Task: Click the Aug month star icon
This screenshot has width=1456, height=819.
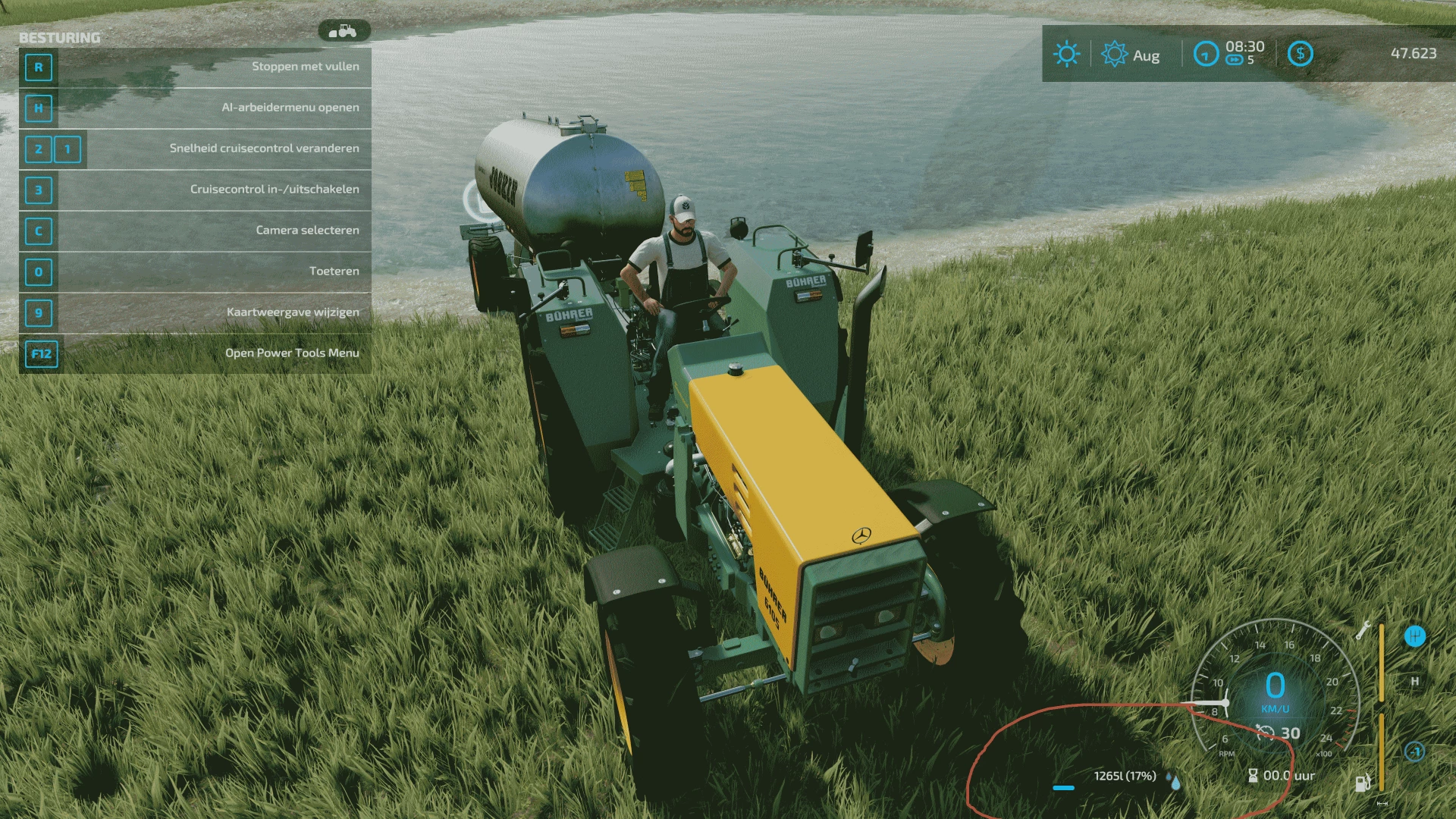Action: (x=1113, y=53)
